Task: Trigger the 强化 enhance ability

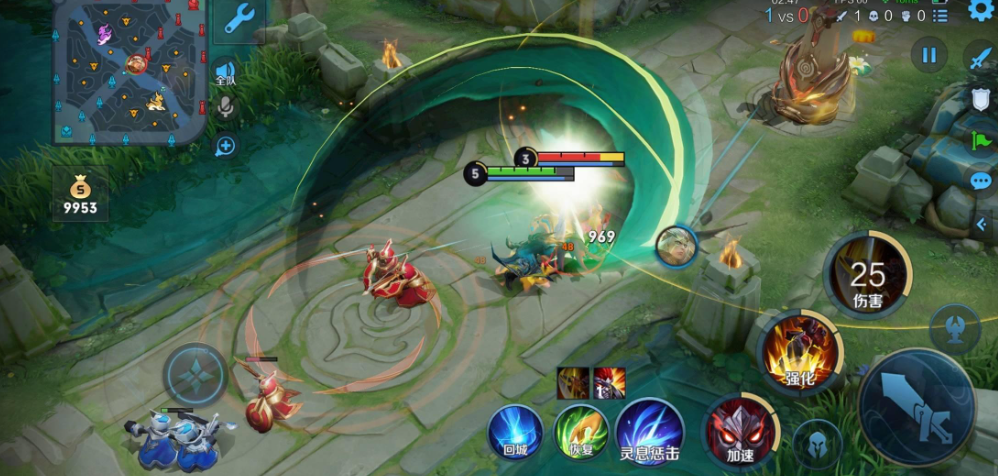Action: click(x=799, y=352)
